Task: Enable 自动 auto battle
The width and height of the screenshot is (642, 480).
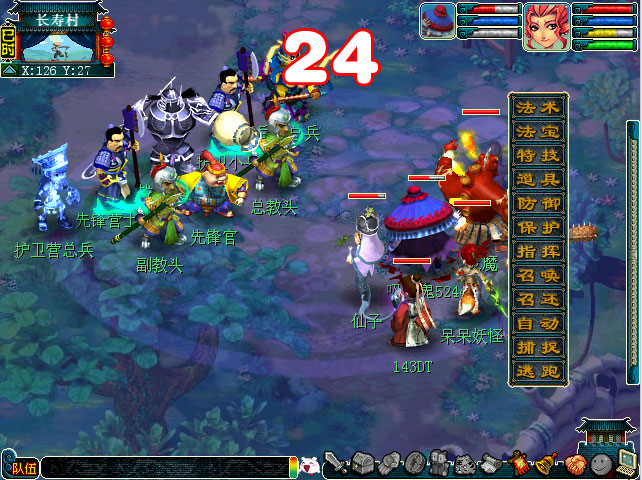Action: [539, 323]
